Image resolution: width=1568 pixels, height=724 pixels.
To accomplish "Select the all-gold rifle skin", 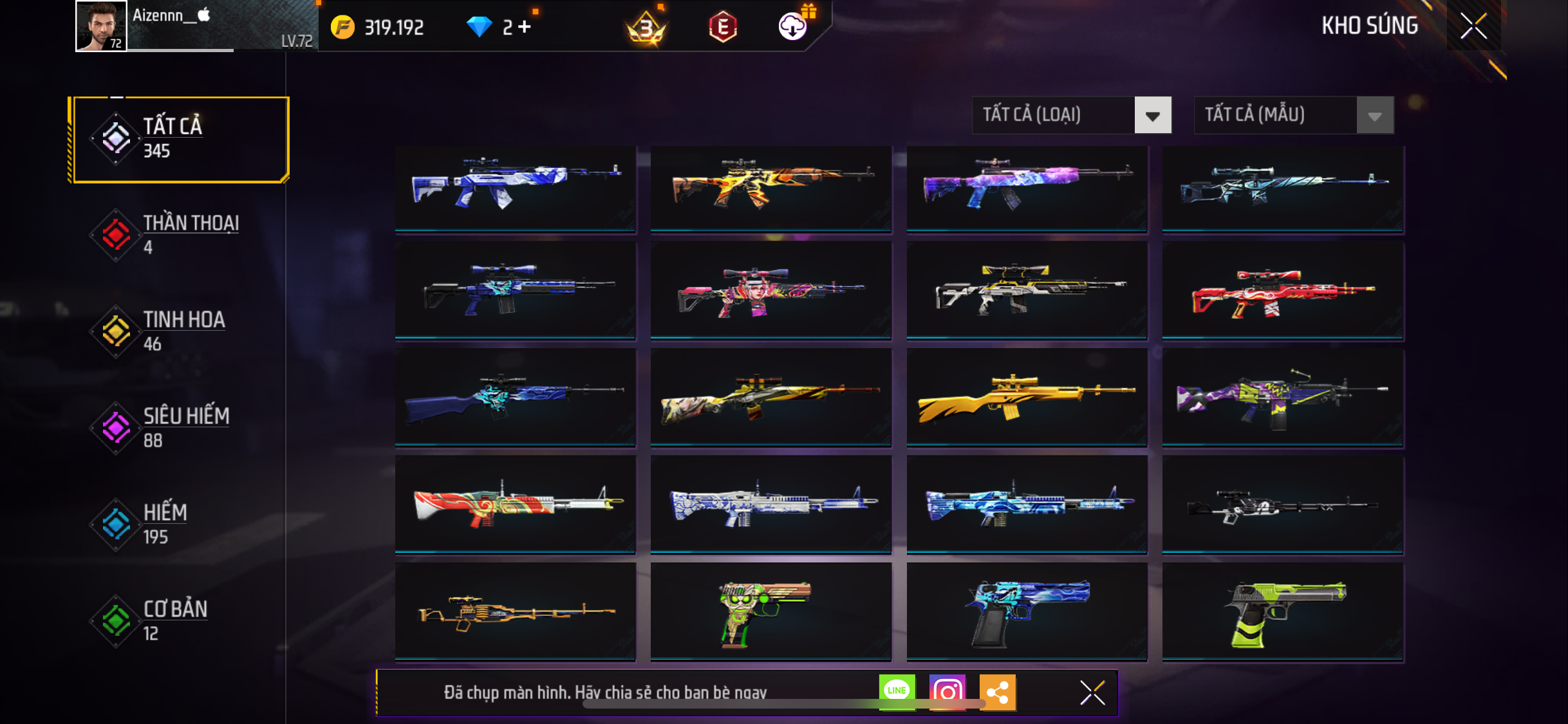I will (x=1027, y=396).
